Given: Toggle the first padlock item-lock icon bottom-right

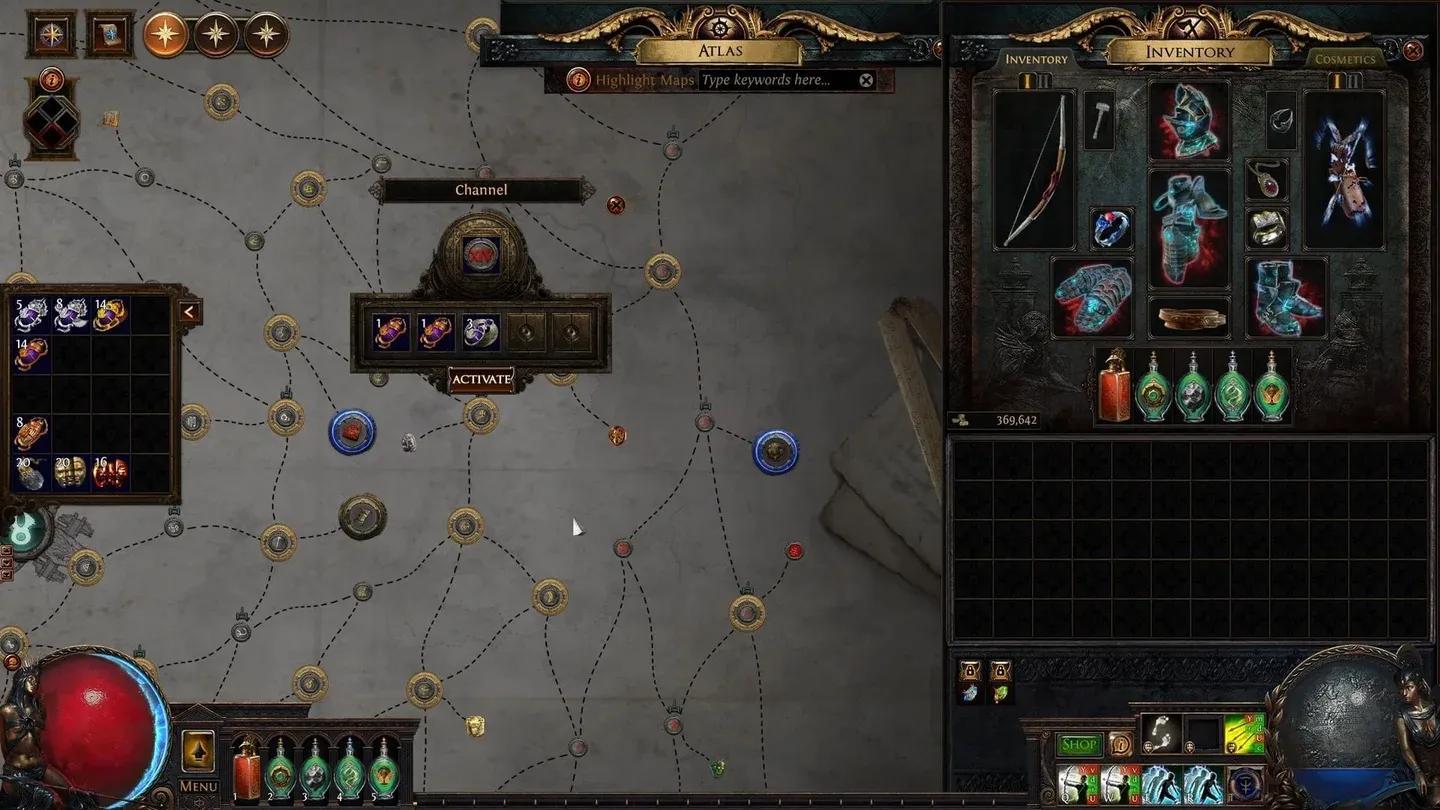Looking at the screenshot, I should 969,670.
